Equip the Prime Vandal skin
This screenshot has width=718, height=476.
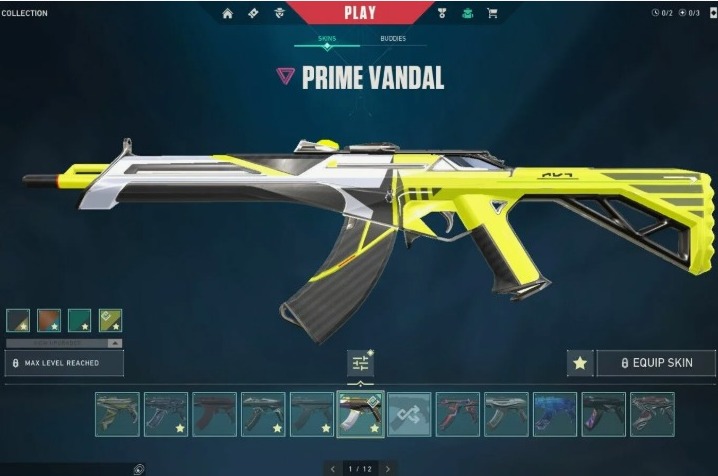pos(657,363)
